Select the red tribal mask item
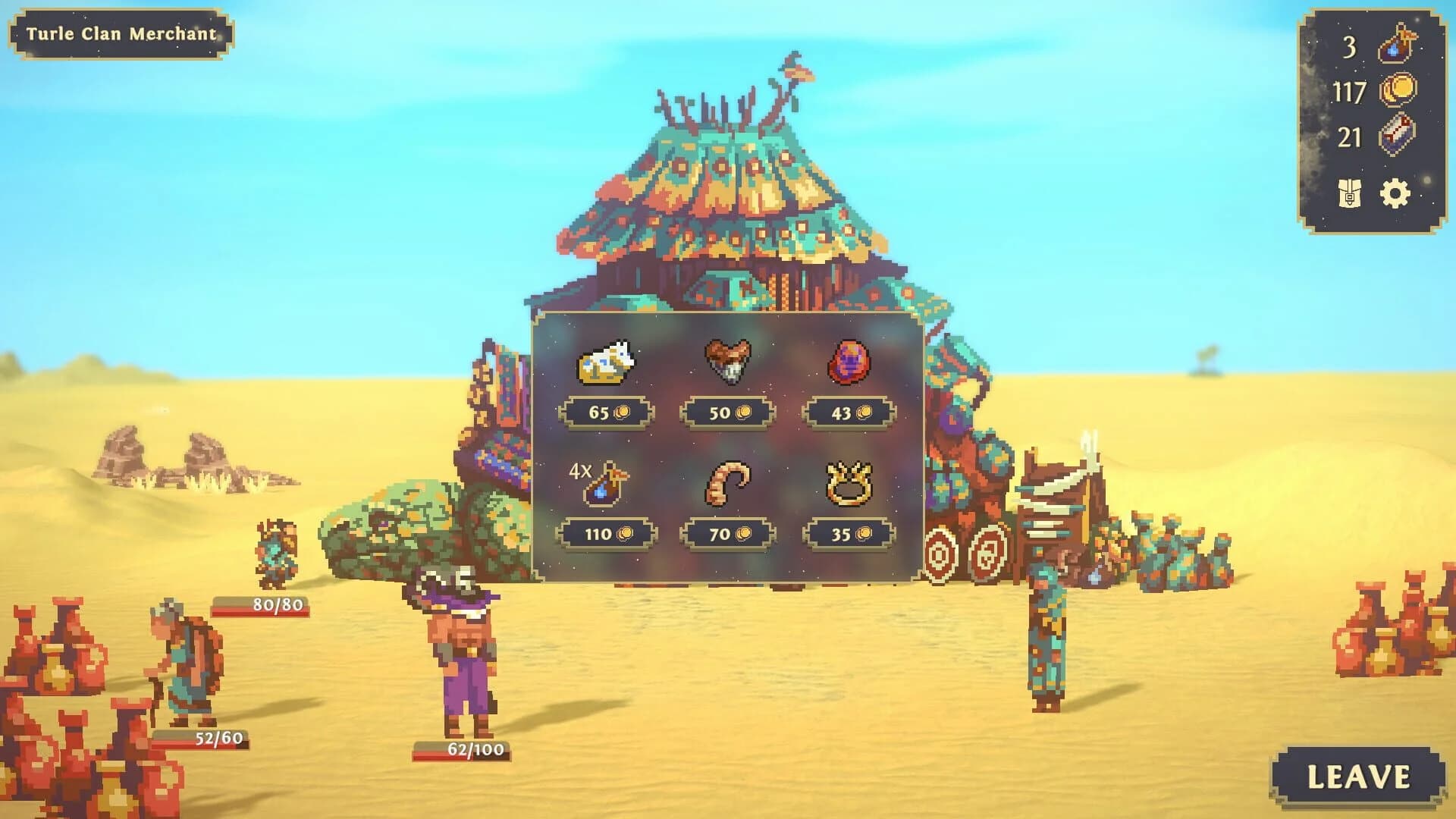 coord(850,365)
